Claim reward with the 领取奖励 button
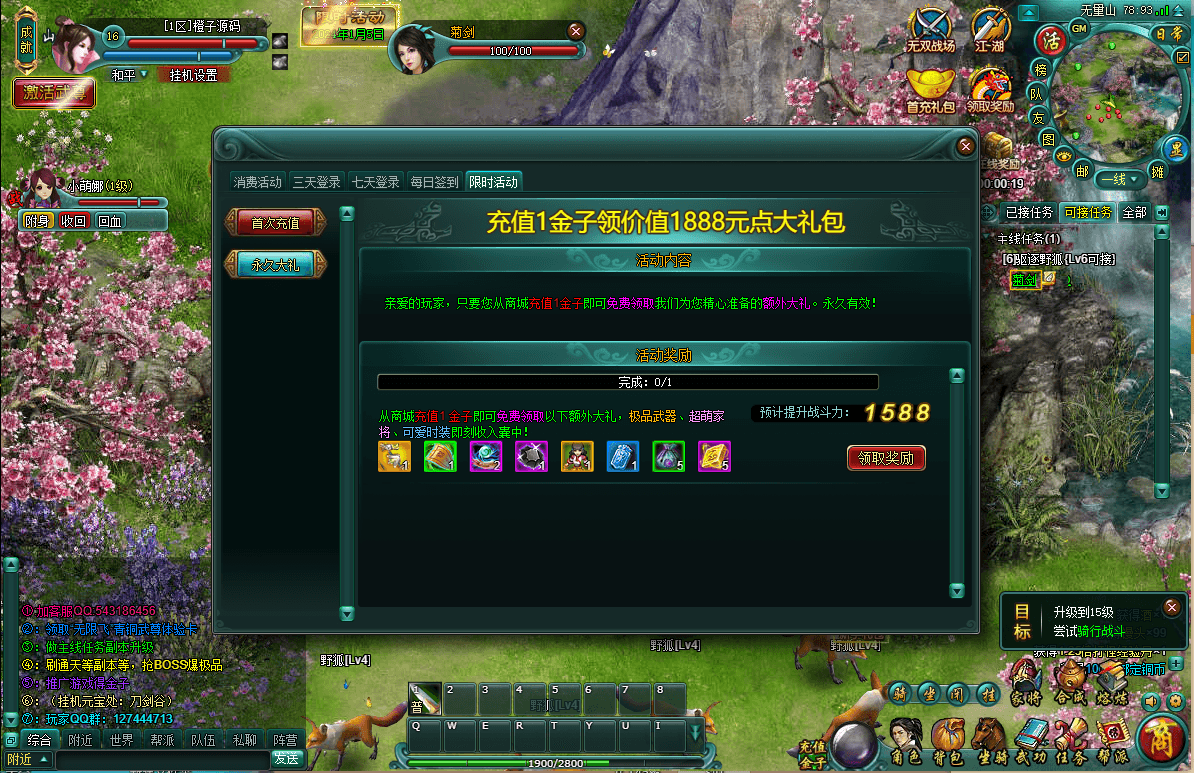This screenshot has height=773, width=1194. (886, 458)
